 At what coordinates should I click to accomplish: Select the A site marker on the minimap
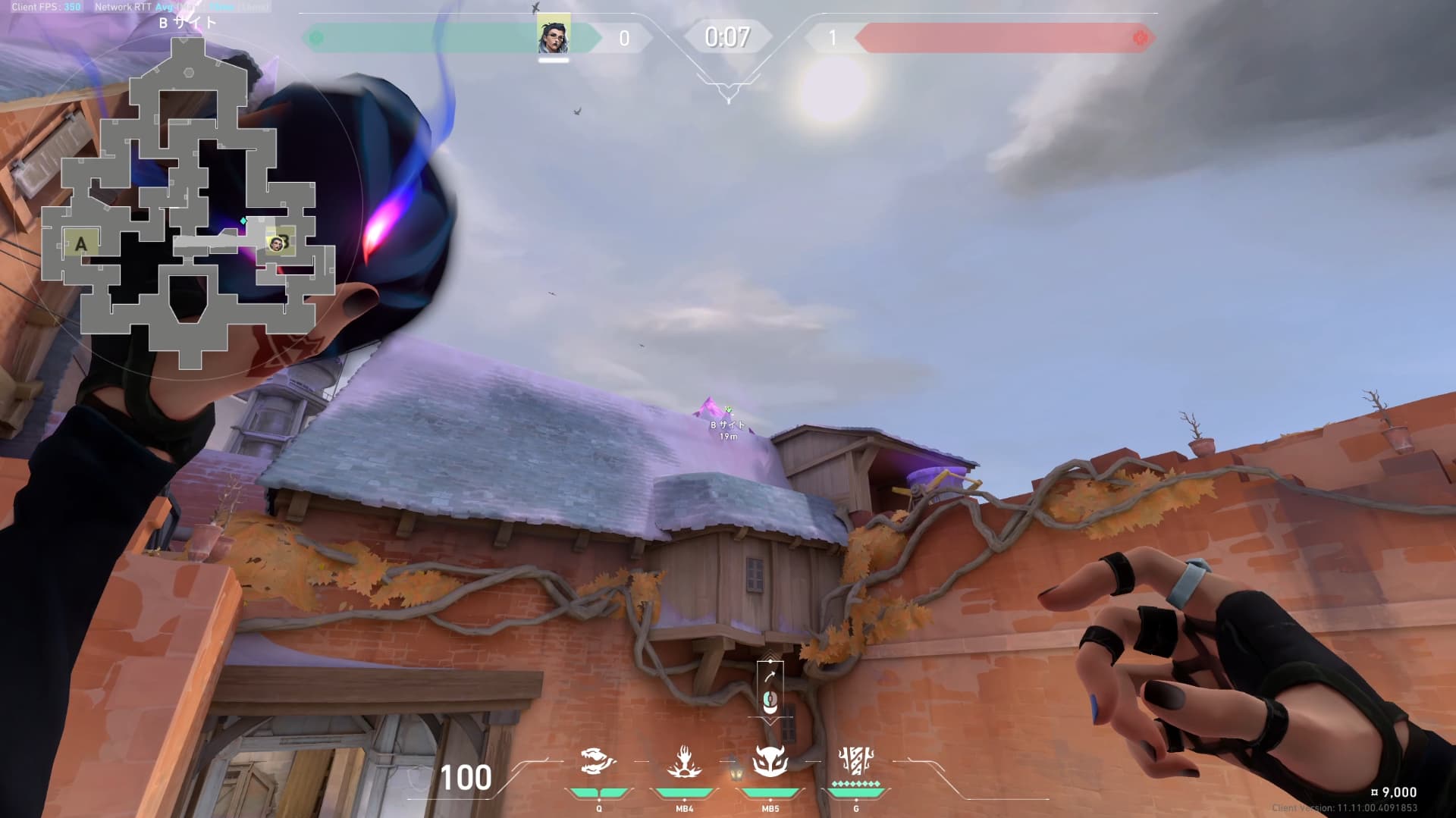pos(80,244)
